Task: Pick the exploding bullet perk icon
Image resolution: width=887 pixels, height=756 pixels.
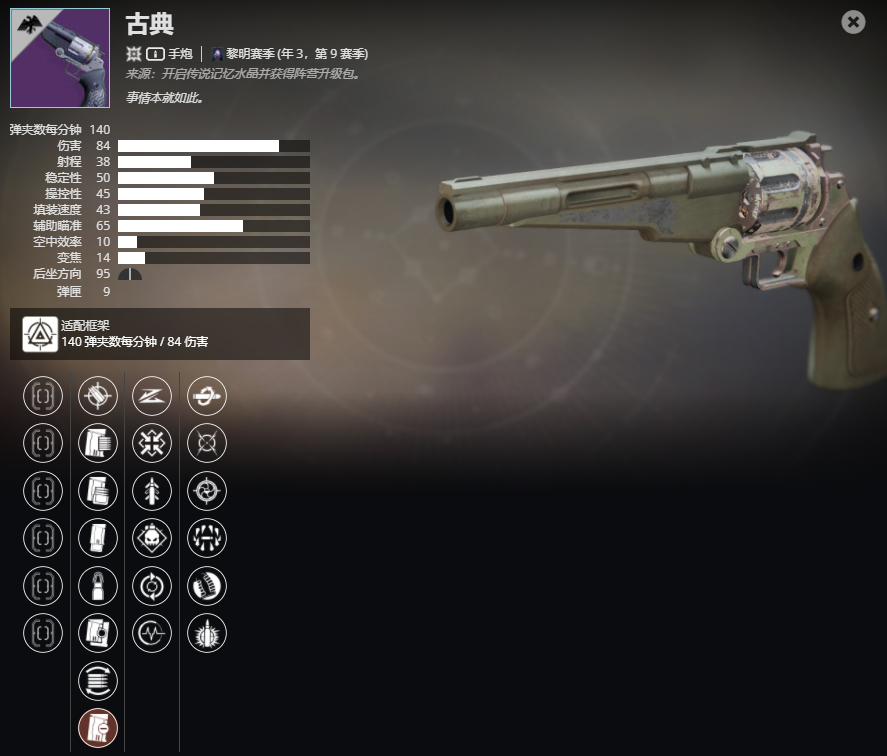Action: pos(207,633)
